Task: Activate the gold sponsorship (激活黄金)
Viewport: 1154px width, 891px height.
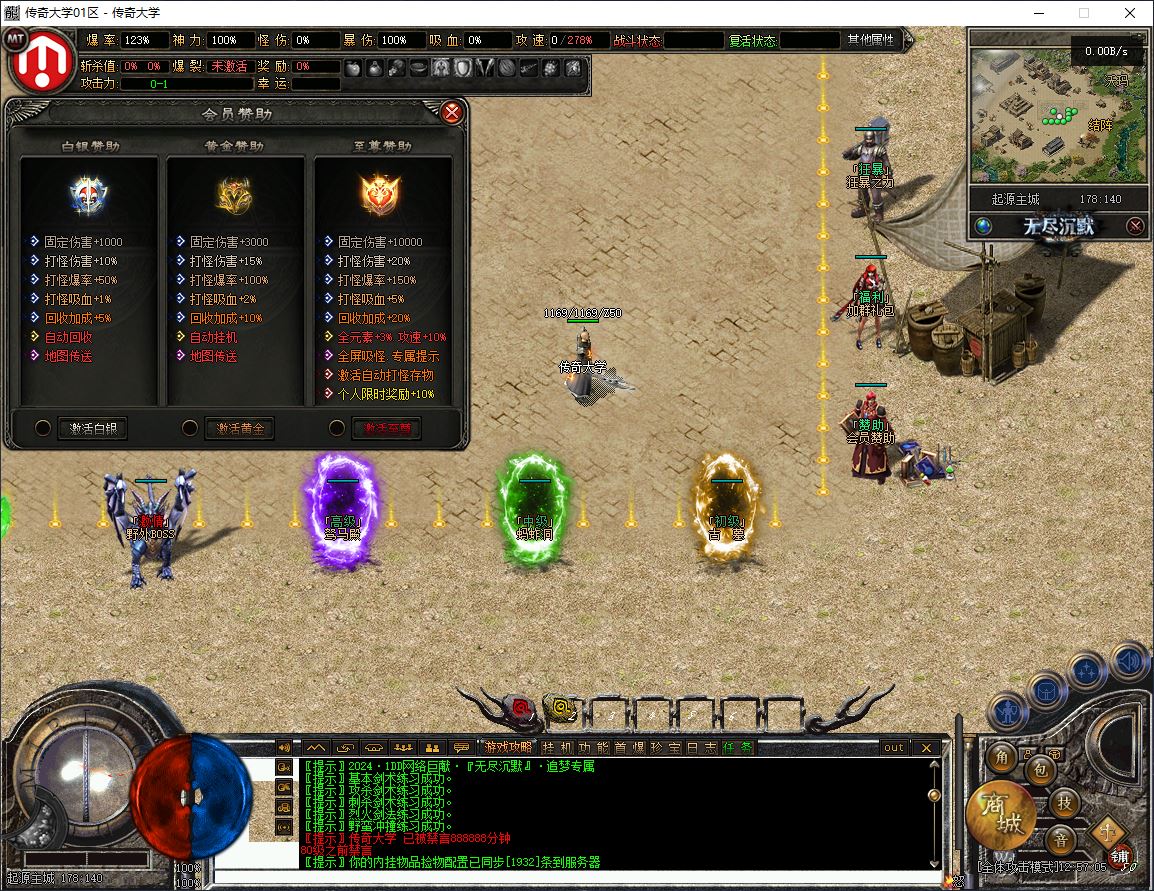Action: (239, 428)
